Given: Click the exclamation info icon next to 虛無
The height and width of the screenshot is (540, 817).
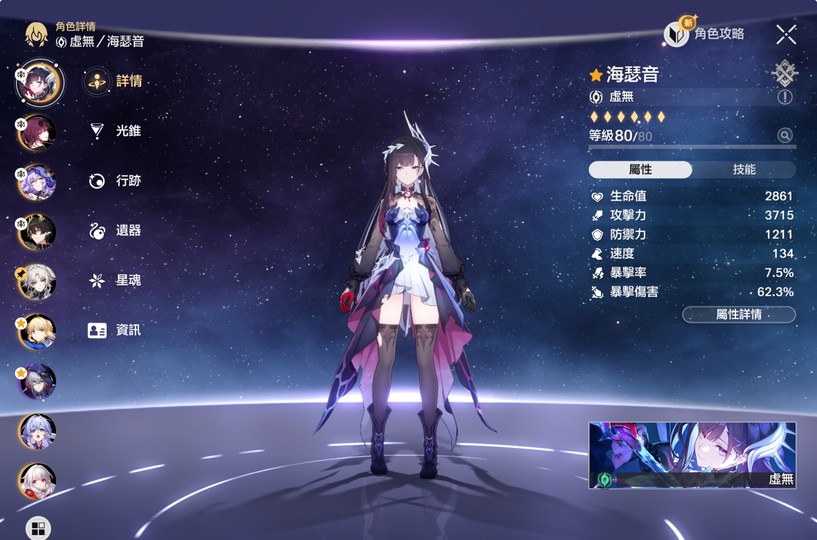Looking at the screenshot, I should click(x=785, y=97).
